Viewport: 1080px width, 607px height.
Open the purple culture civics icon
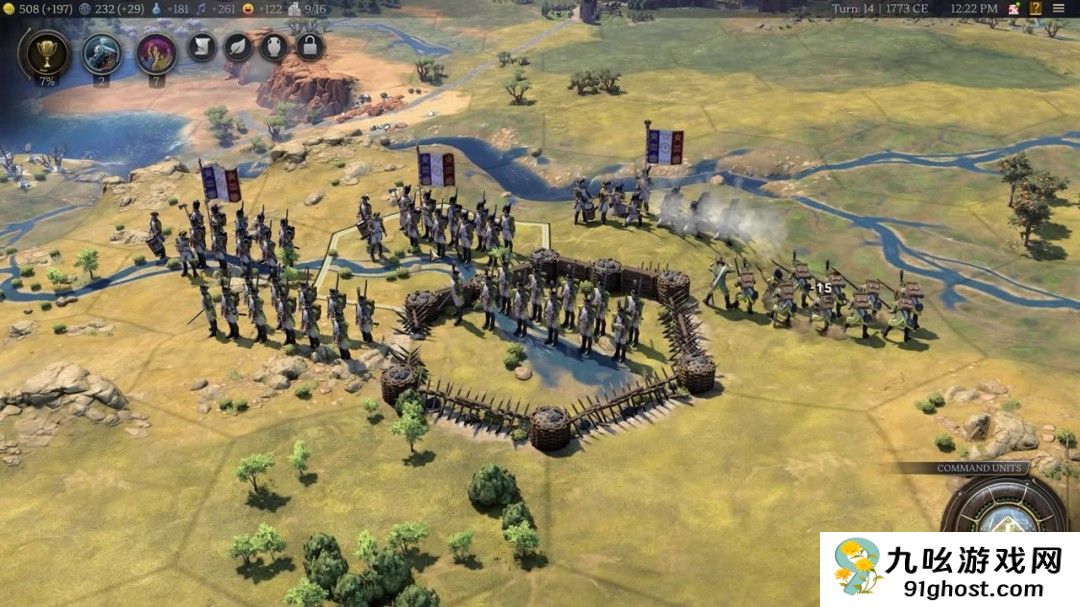(x=156, y=53)
